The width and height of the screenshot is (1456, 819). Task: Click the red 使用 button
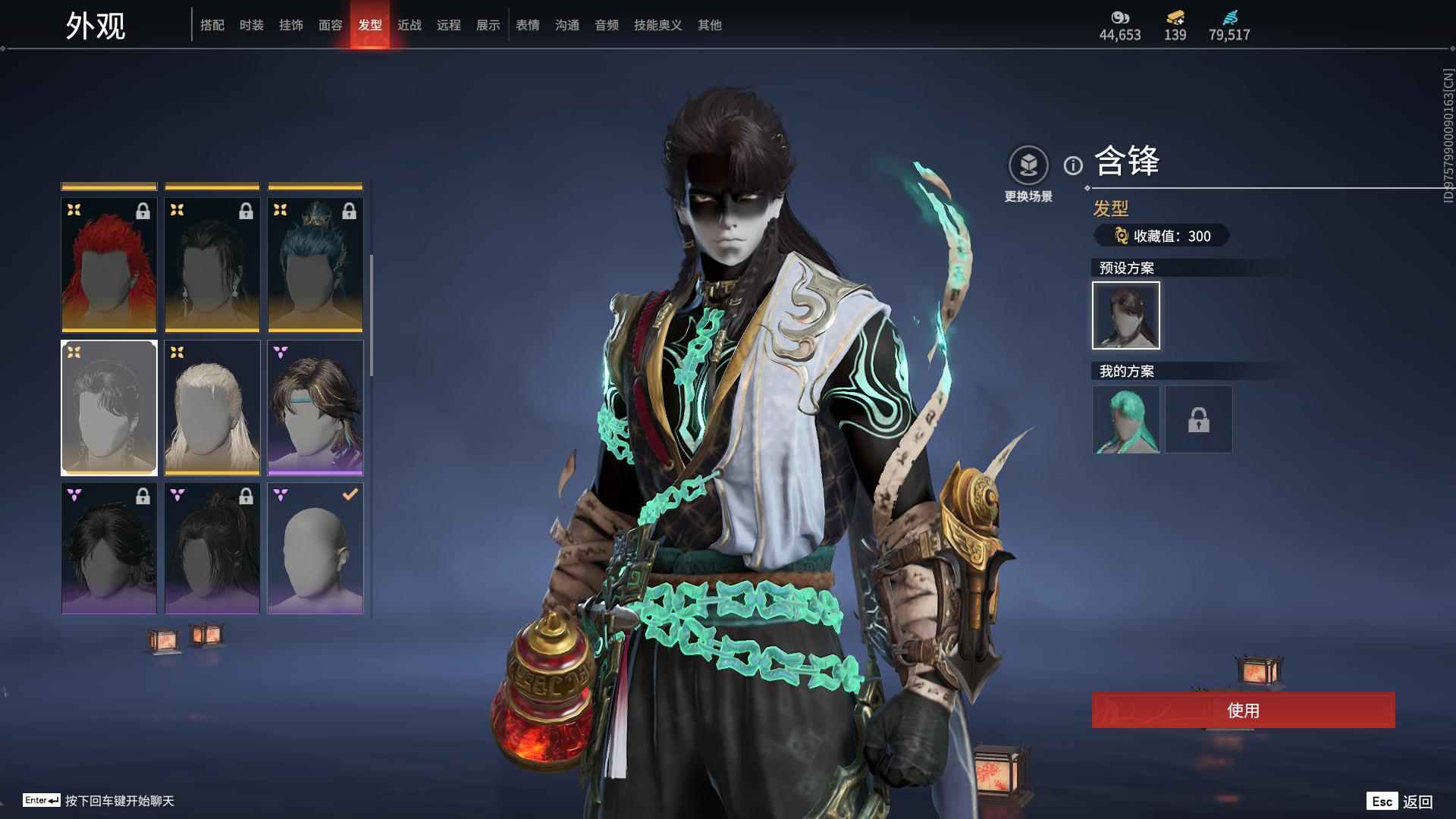1243,710
